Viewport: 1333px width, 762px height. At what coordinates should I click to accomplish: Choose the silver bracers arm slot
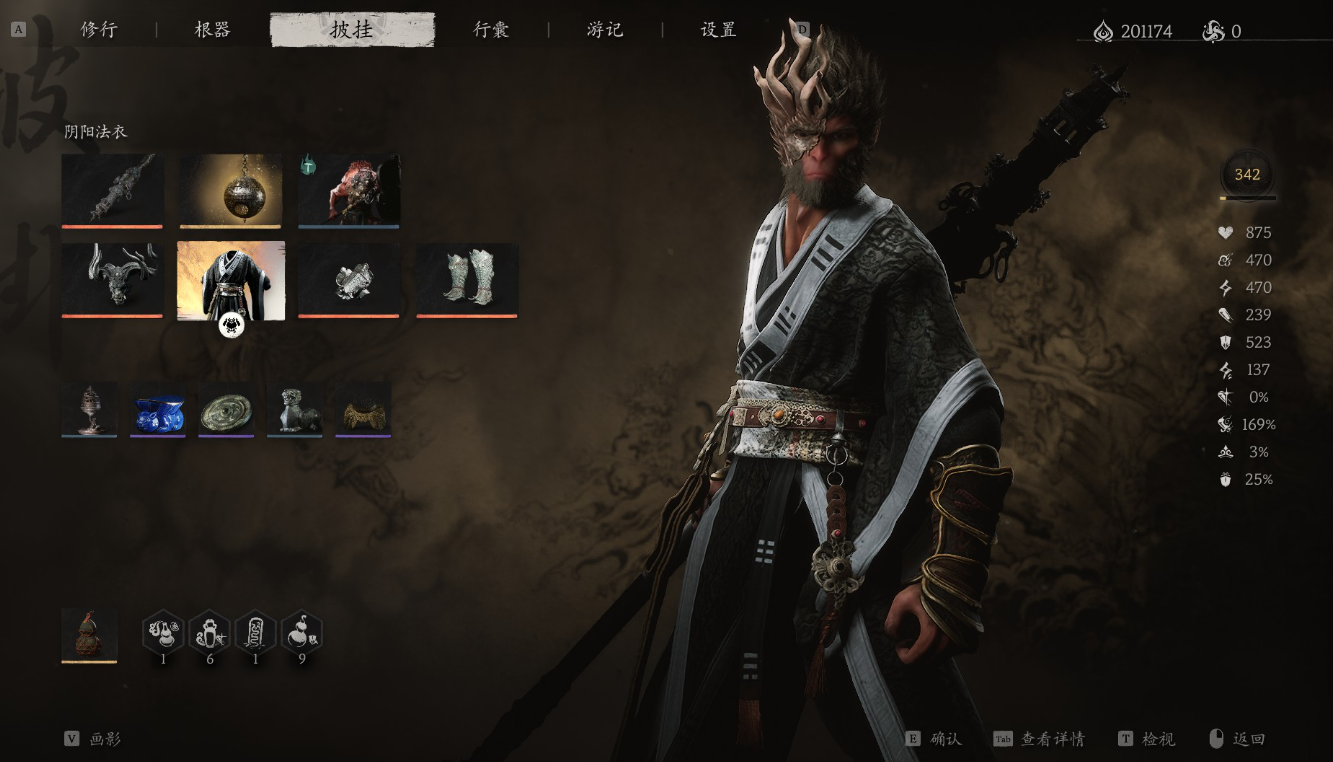349,279
